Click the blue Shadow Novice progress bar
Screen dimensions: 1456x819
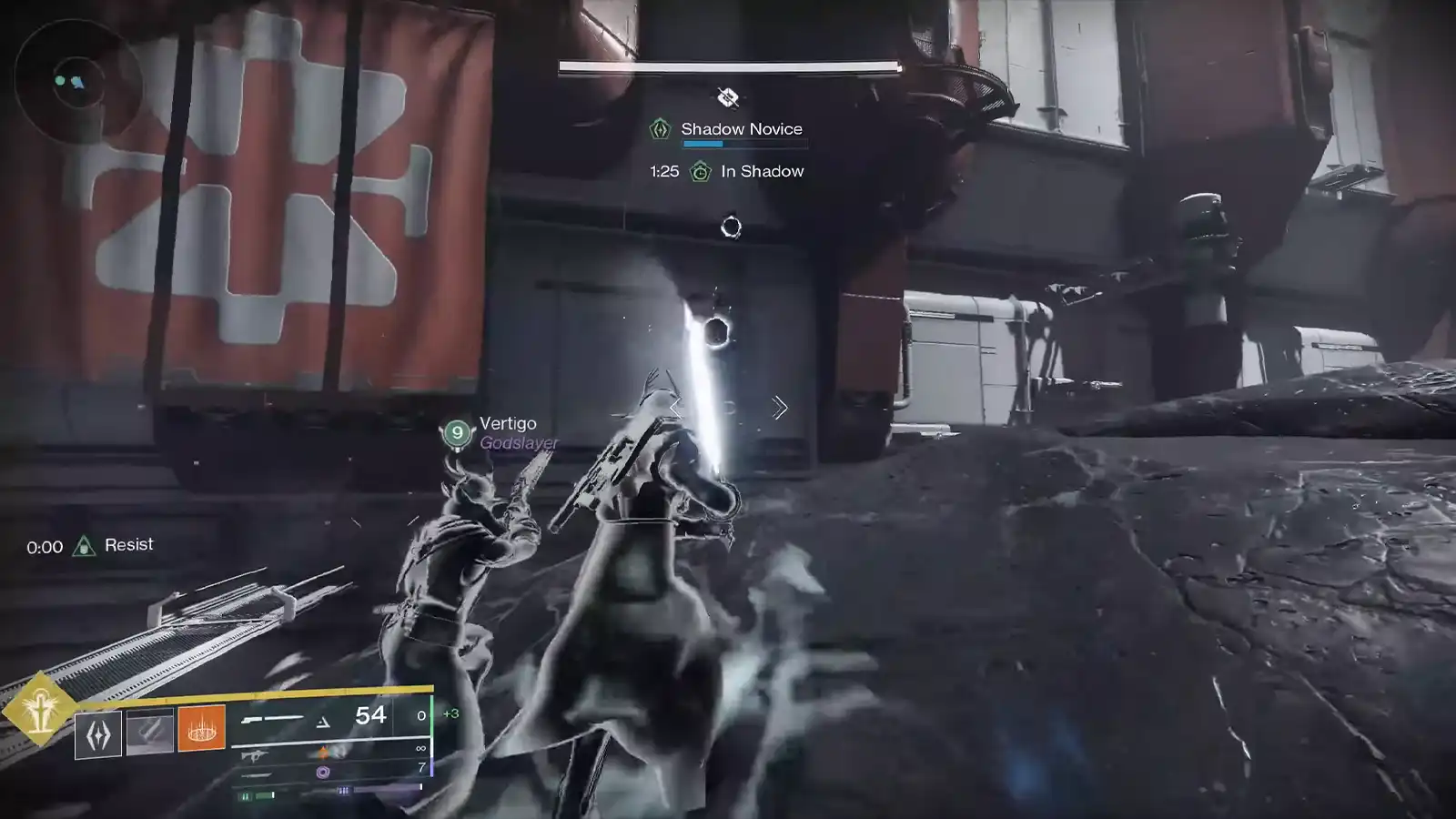click(x=703, y=144)
